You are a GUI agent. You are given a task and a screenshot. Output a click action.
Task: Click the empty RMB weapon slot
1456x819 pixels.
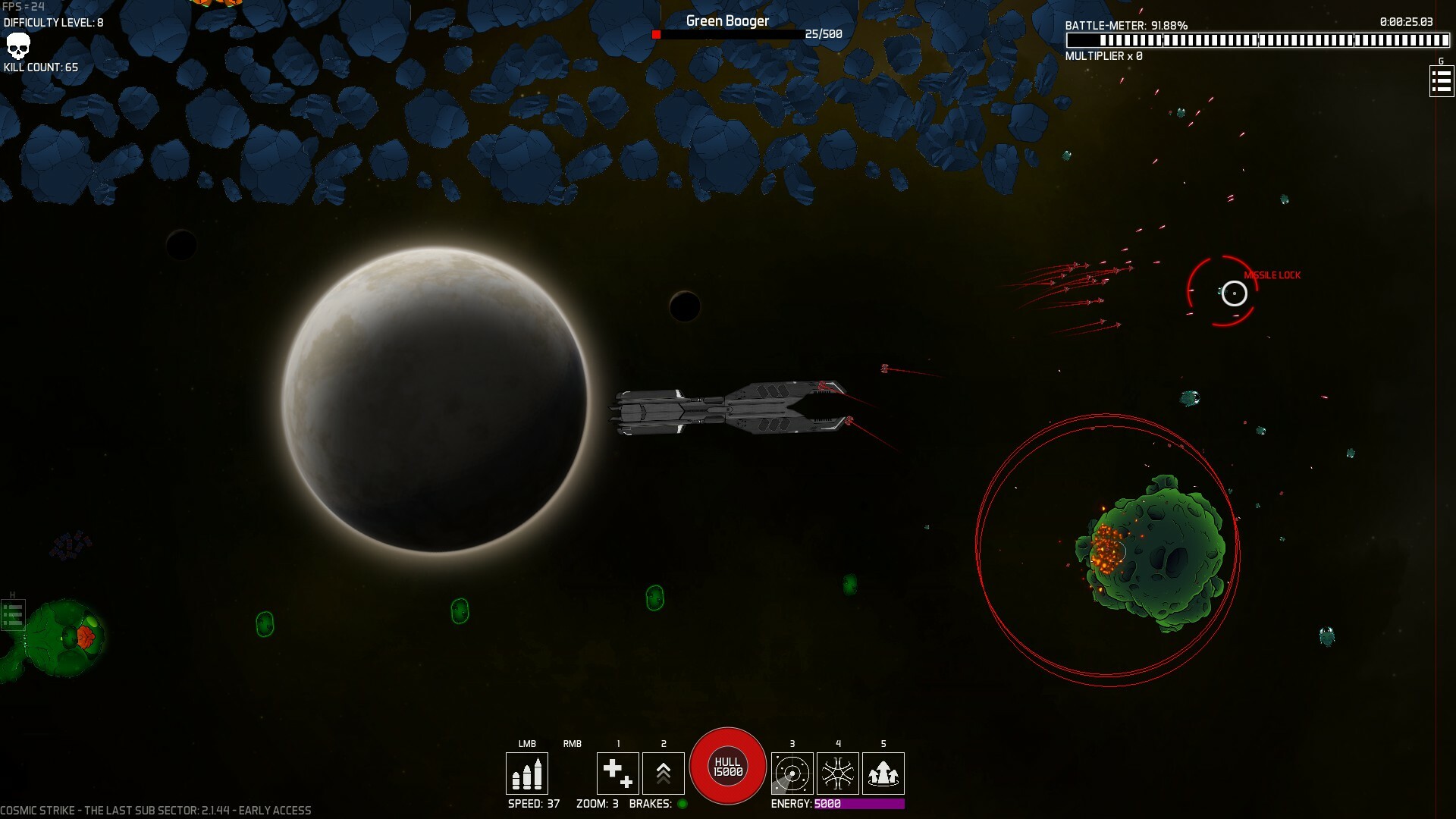click(x=573, y=773)
